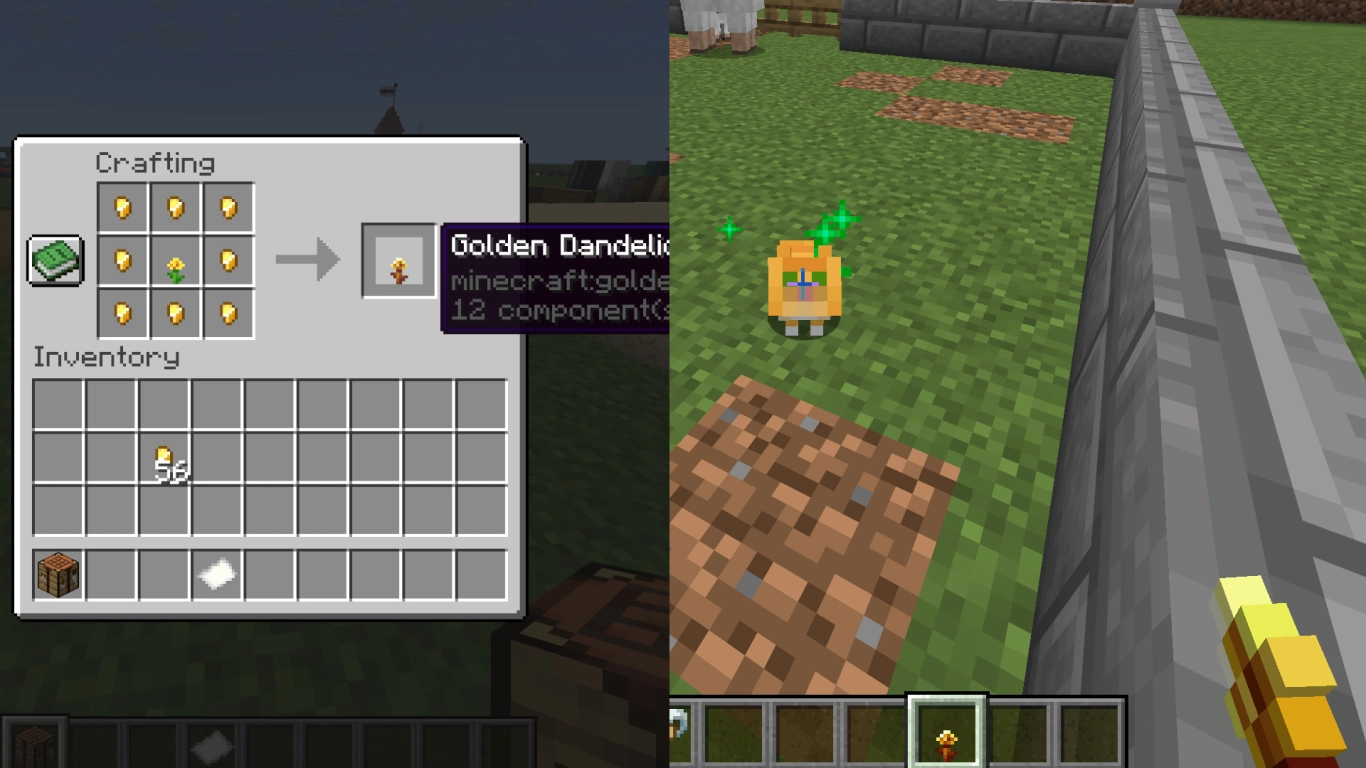Click the gold nugget in the bottom-left crafting slot
Image resolution: width=1366 pixels, height=768 pixels.
(124, 312)
